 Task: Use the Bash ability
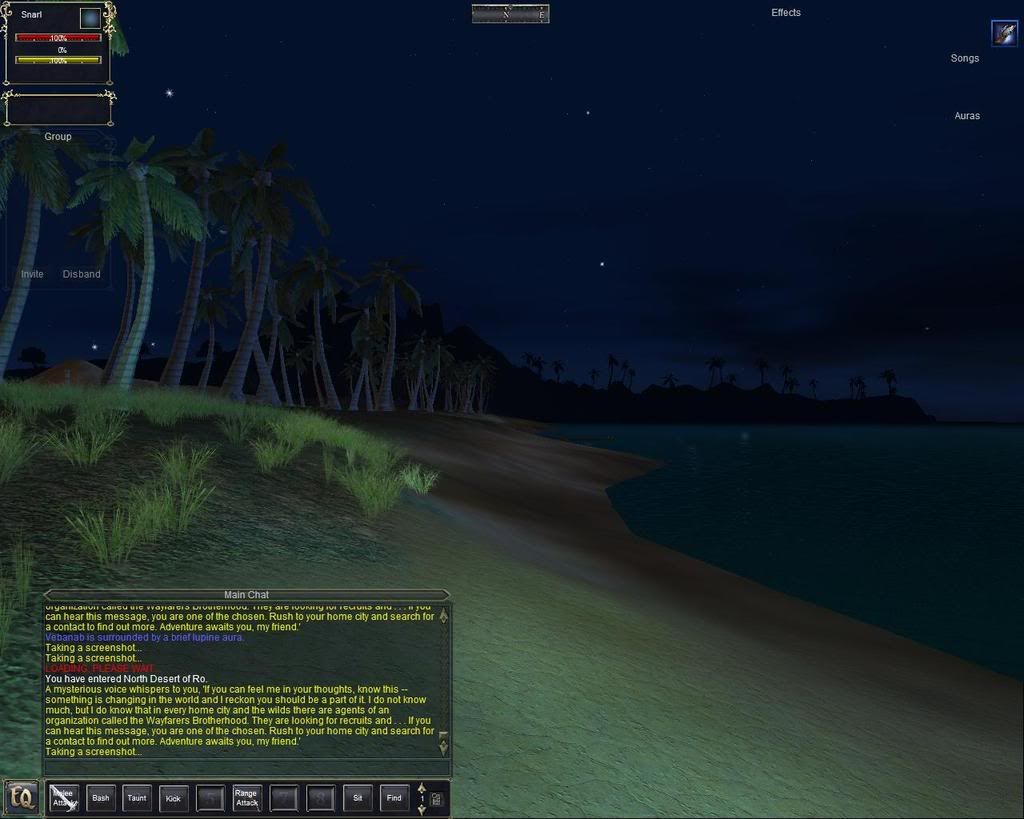click(x=101, y=798)
